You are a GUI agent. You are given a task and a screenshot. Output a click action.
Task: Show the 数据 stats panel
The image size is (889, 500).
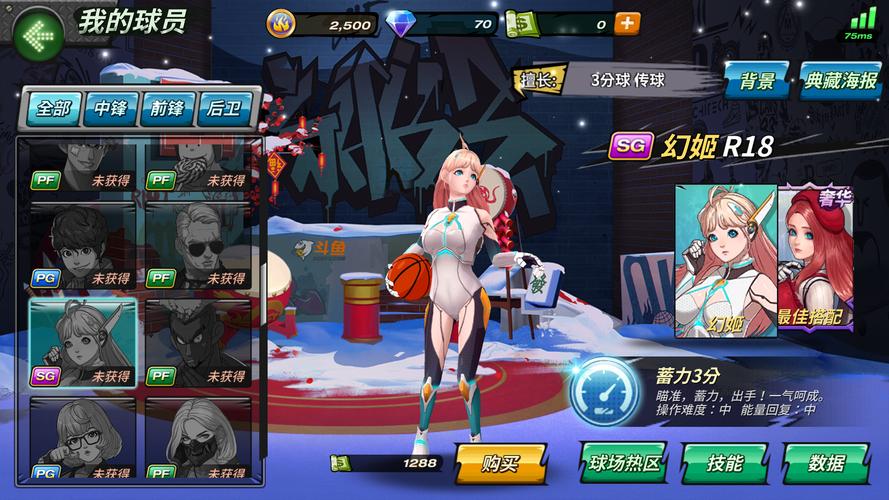[825, 463]
